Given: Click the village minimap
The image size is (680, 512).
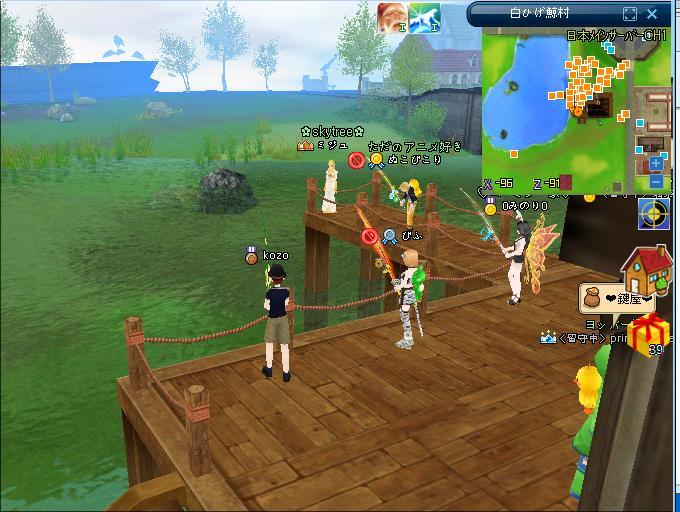Looking at the screenshot, I should point(560,105).
